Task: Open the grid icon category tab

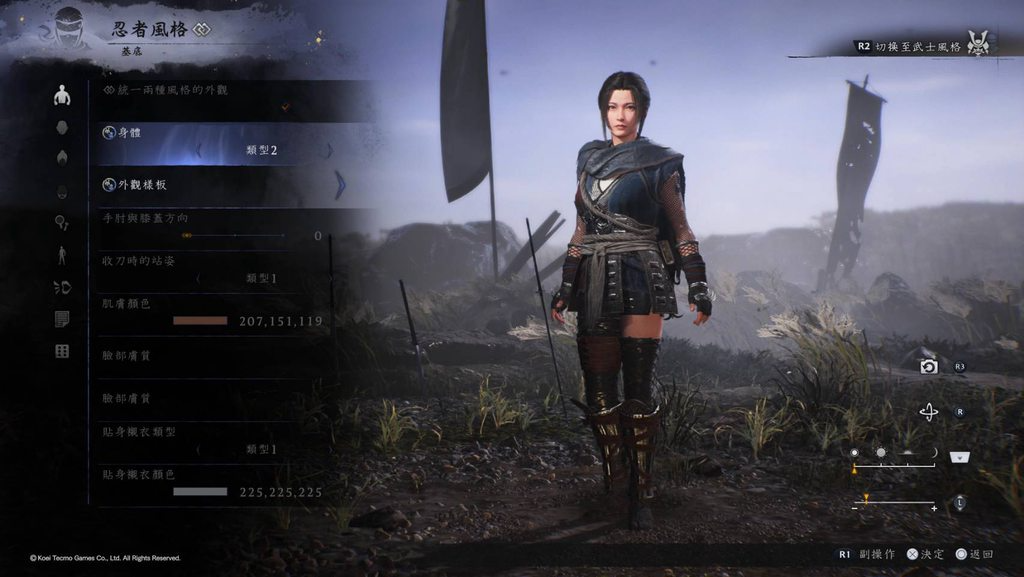Action: point(62,351)
